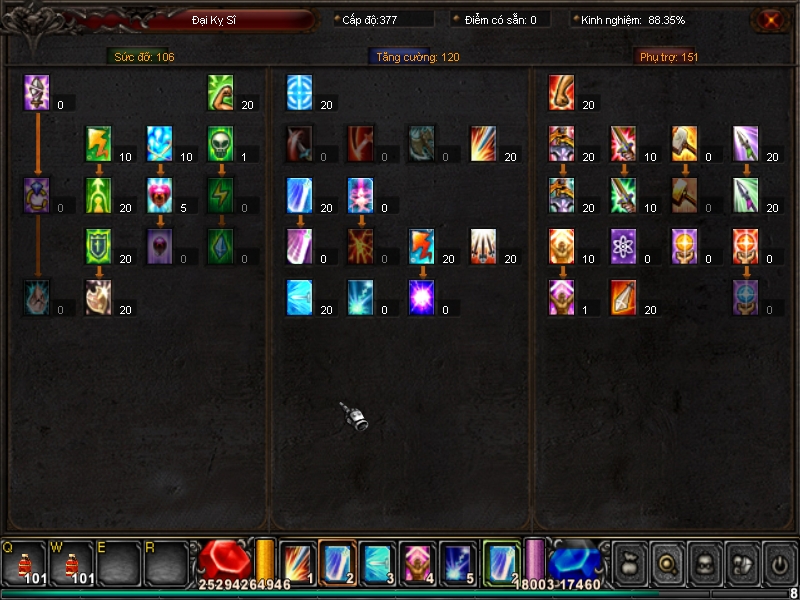Image resolution: width=800 pixels, height=600 pixels.
Task: Close the skill tree window
Action: 770,20
